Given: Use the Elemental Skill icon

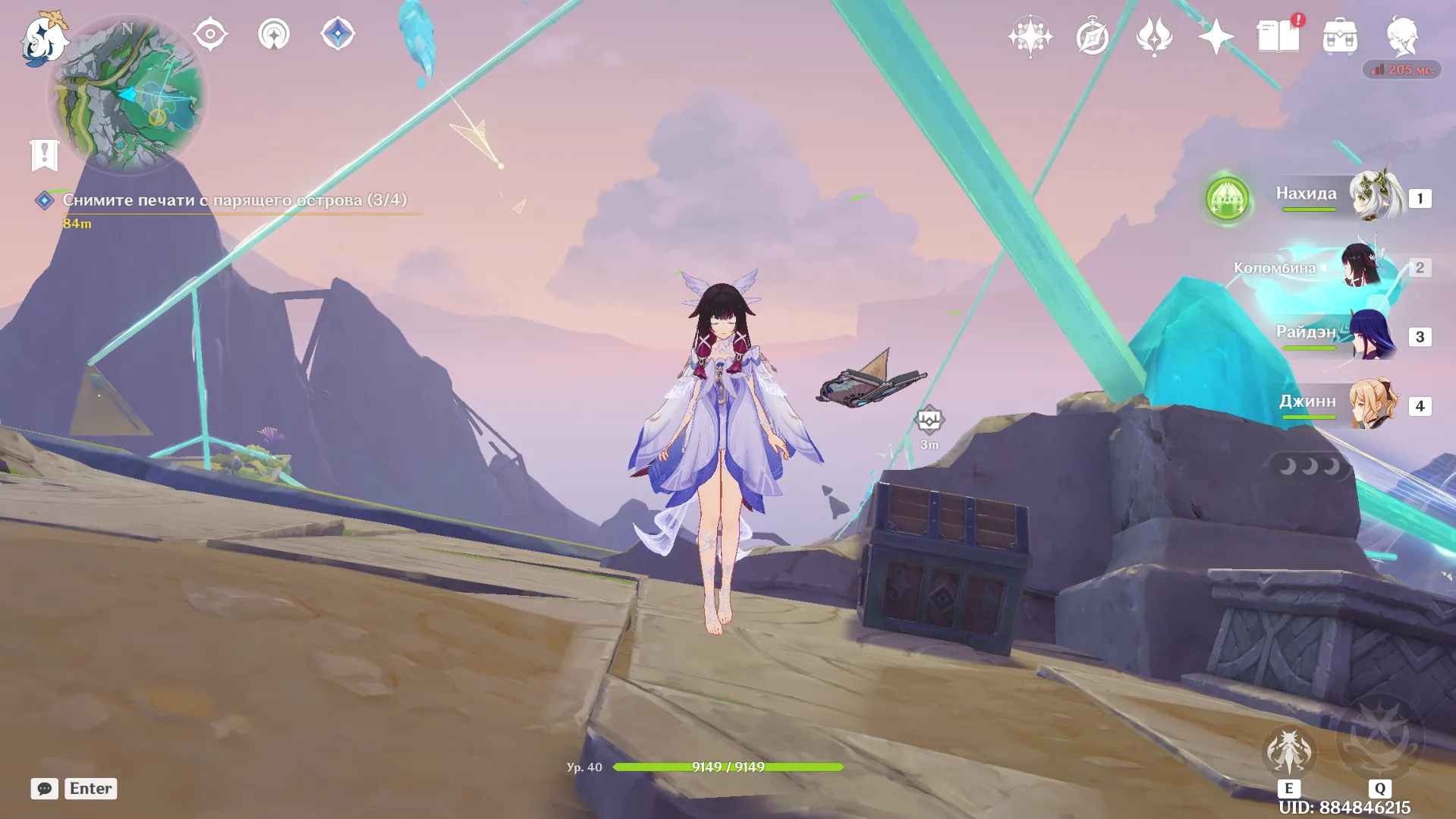Looking at the screenshot, I should (x=1288, y=752).
